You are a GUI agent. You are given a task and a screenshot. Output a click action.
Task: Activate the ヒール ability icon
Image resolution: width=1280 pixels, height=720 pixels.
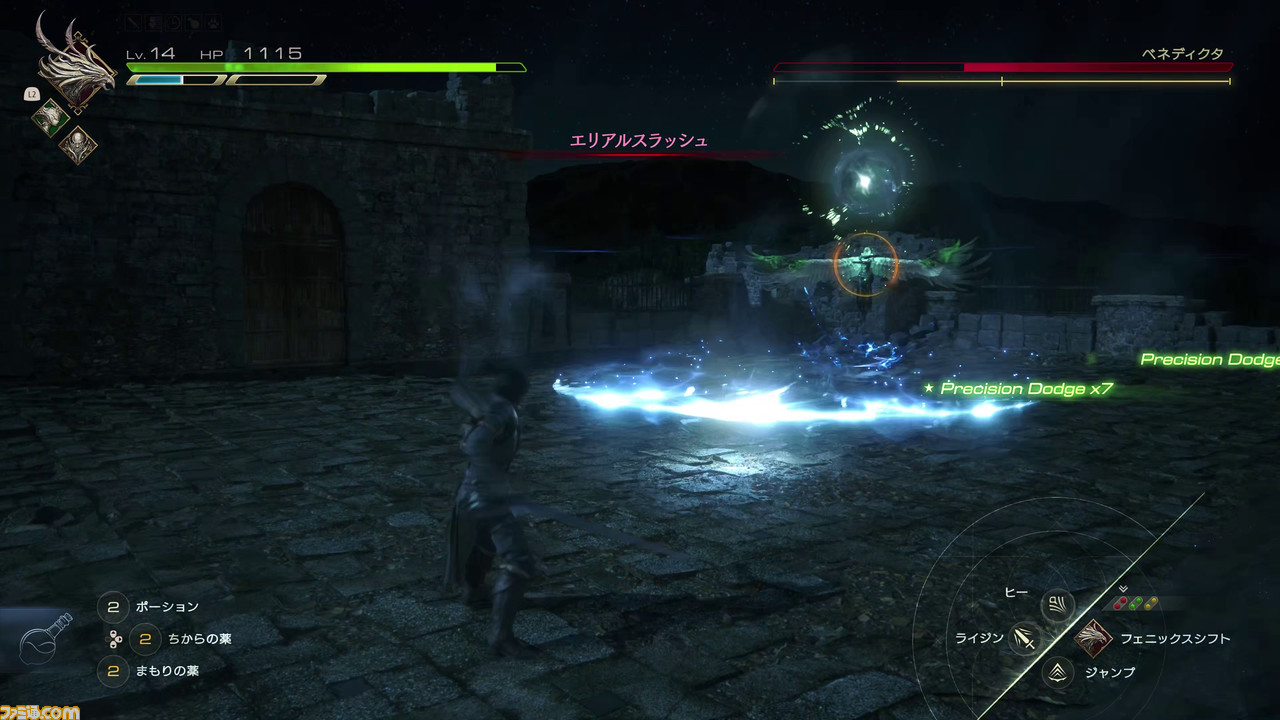coord(1057,604)
